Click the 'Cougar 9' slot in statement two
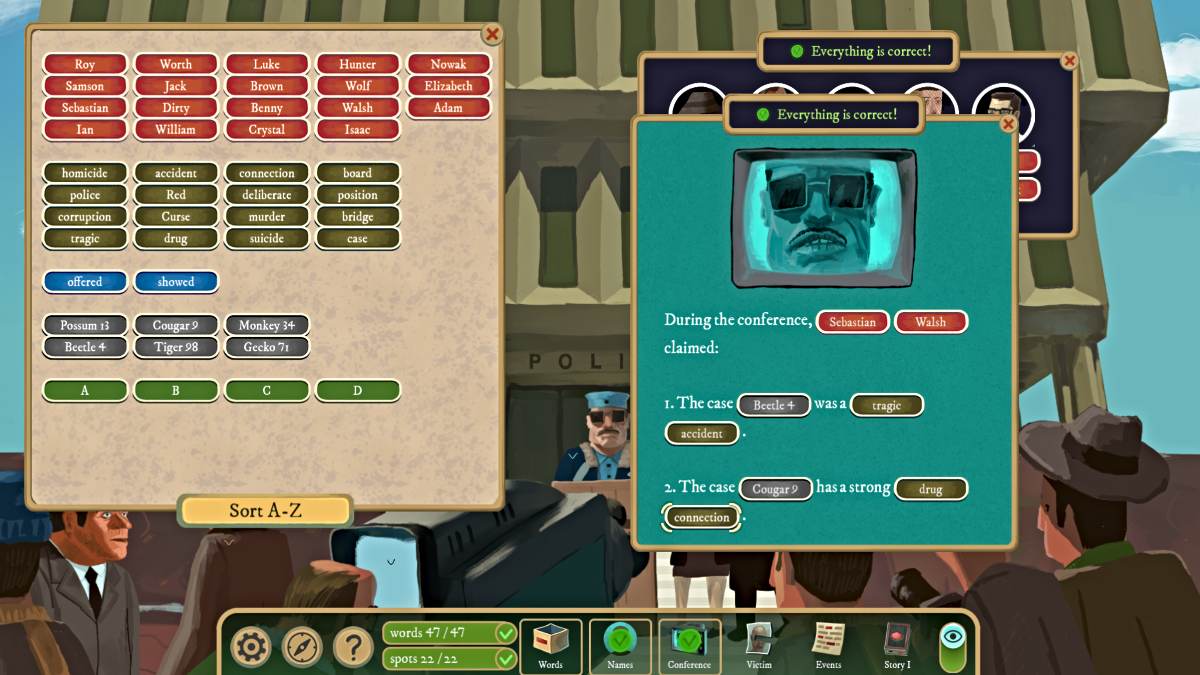Viewport: 1200px width, 675px height. click(775, 489)
